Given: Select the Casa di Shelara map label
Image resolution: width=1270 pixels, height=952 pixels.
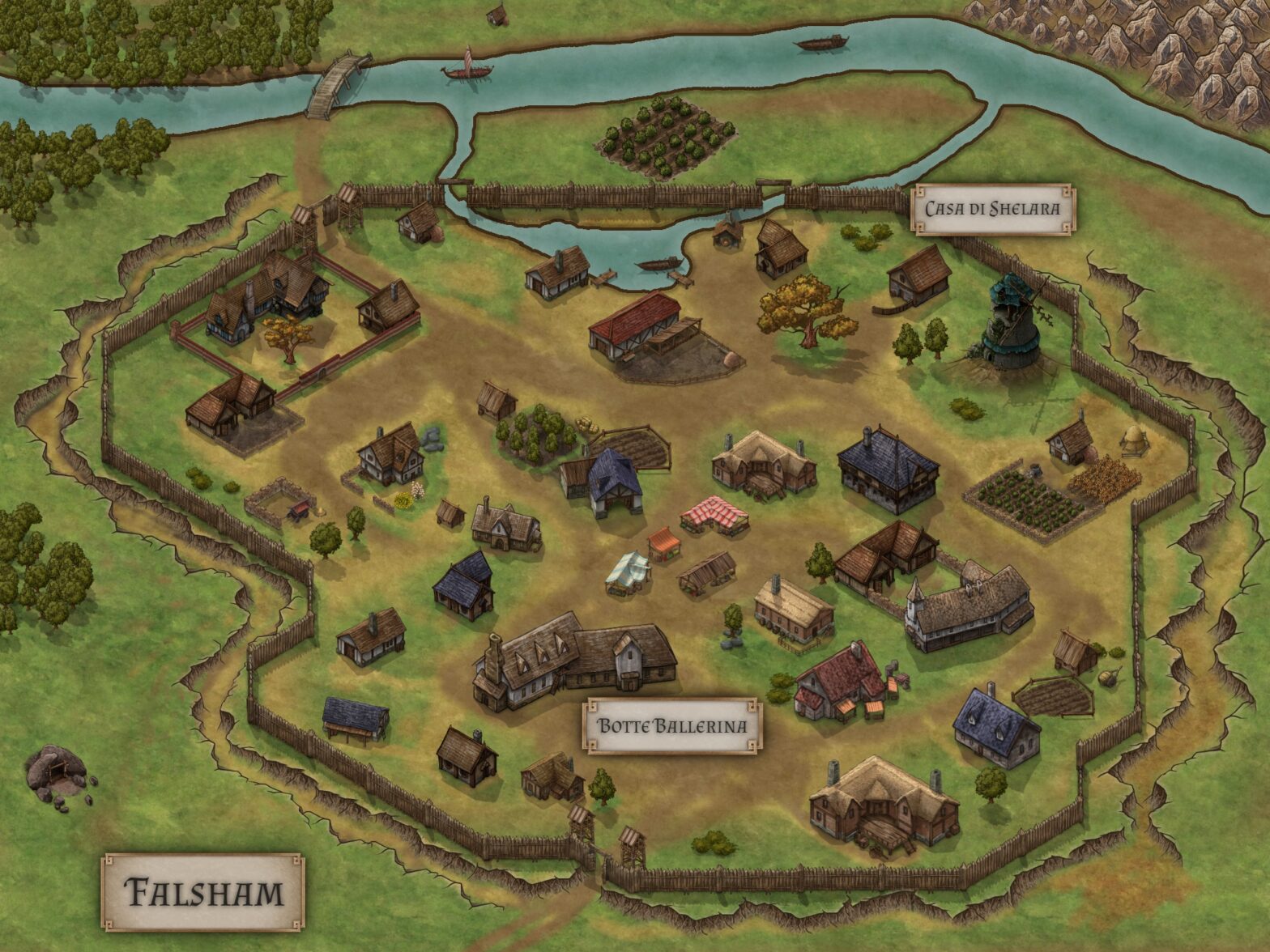Looking at the screenshot, I should click(992, 209).
